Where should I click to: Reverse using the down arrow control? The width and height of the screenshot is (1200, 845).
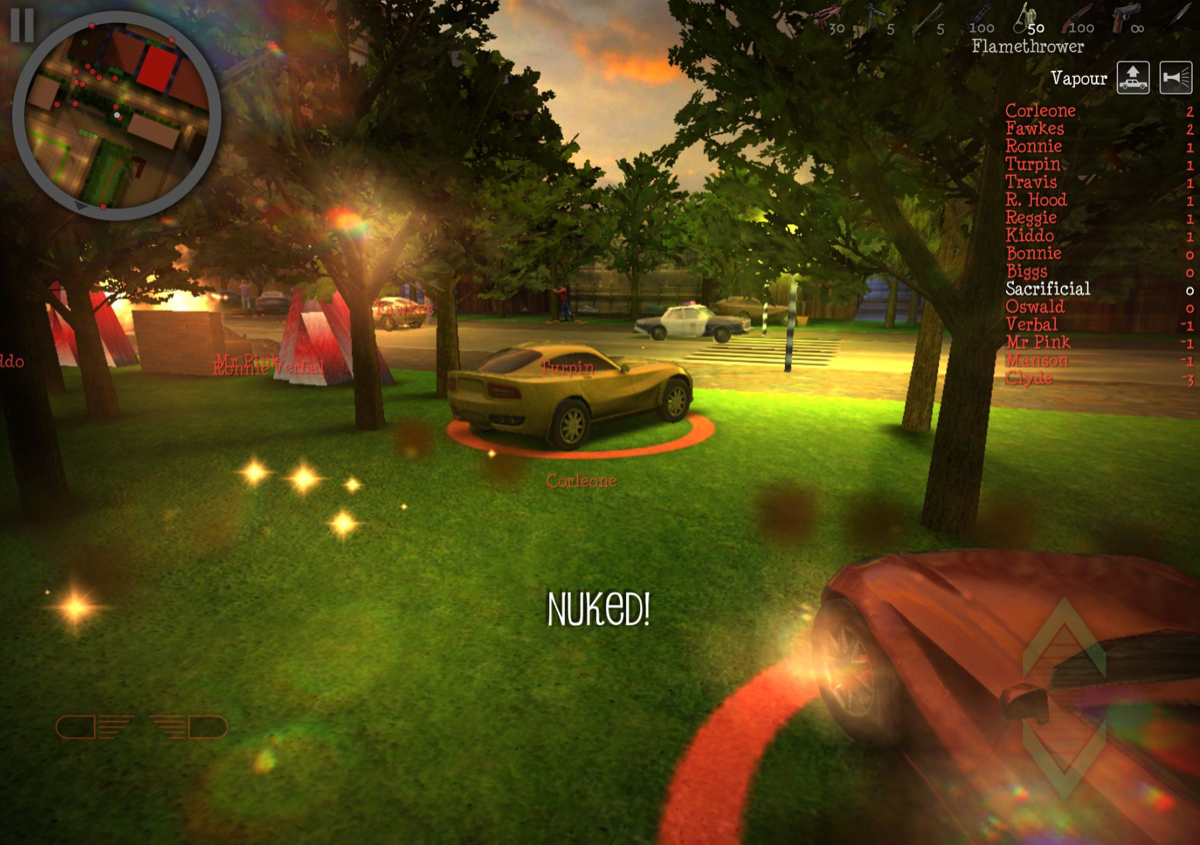[1063, 762]
